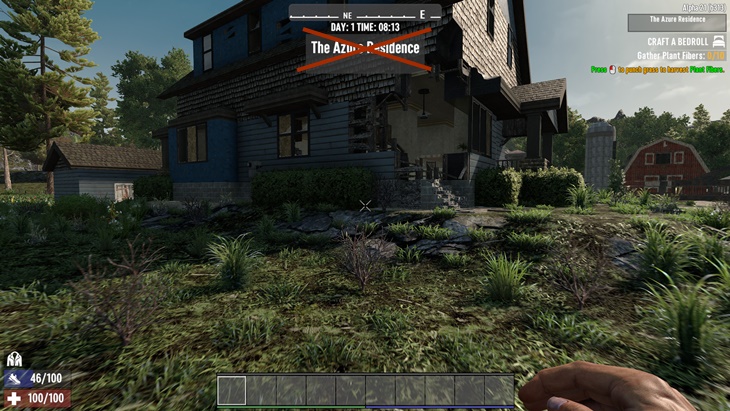The height and width of the screenshot is (411, 730).
Task: Click the jacket status icon above stamina
Action: point(15,359)
